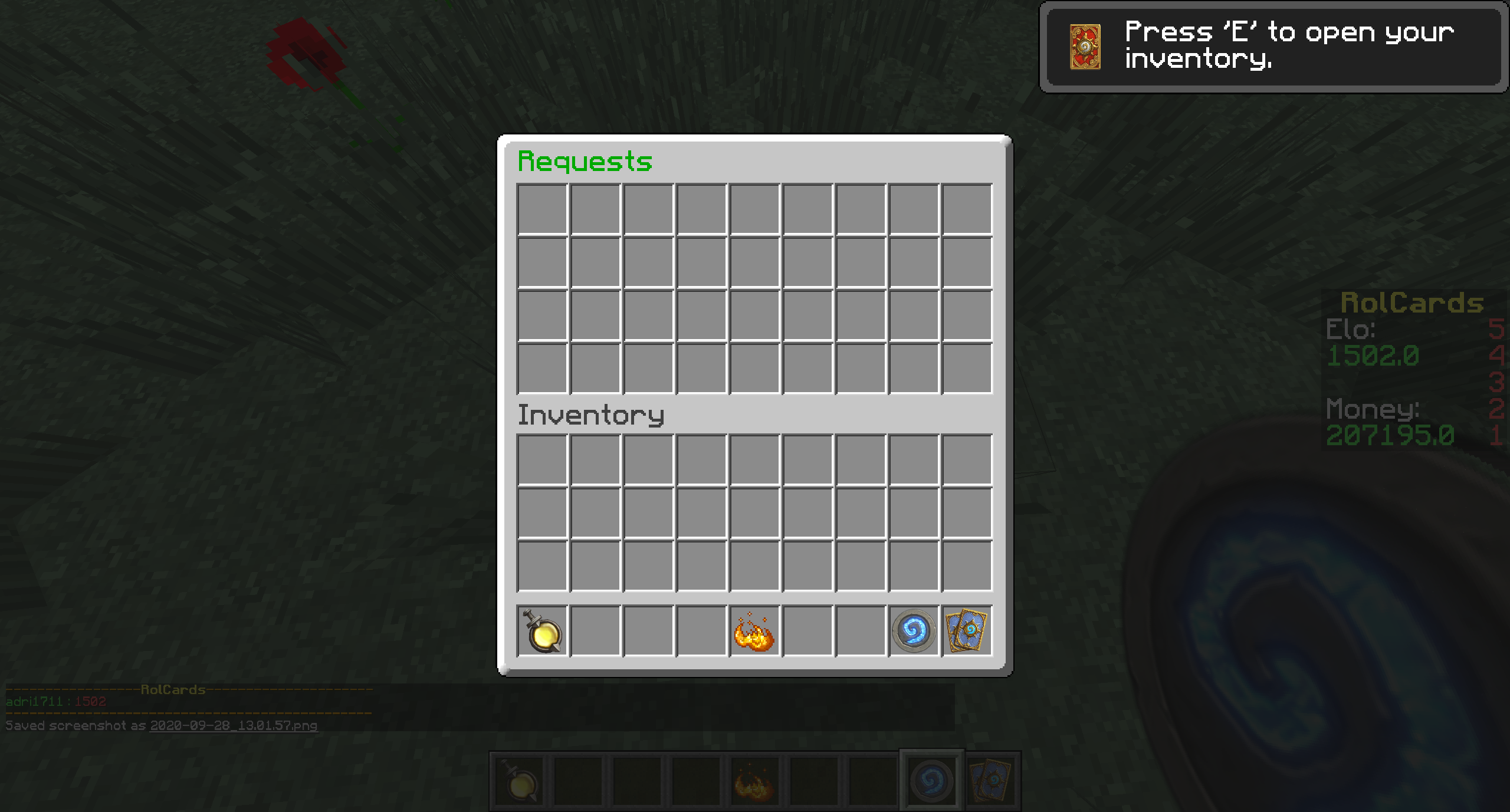
Task: Click the fire spell item in the GUI hotbar
Action: [754, 633]
